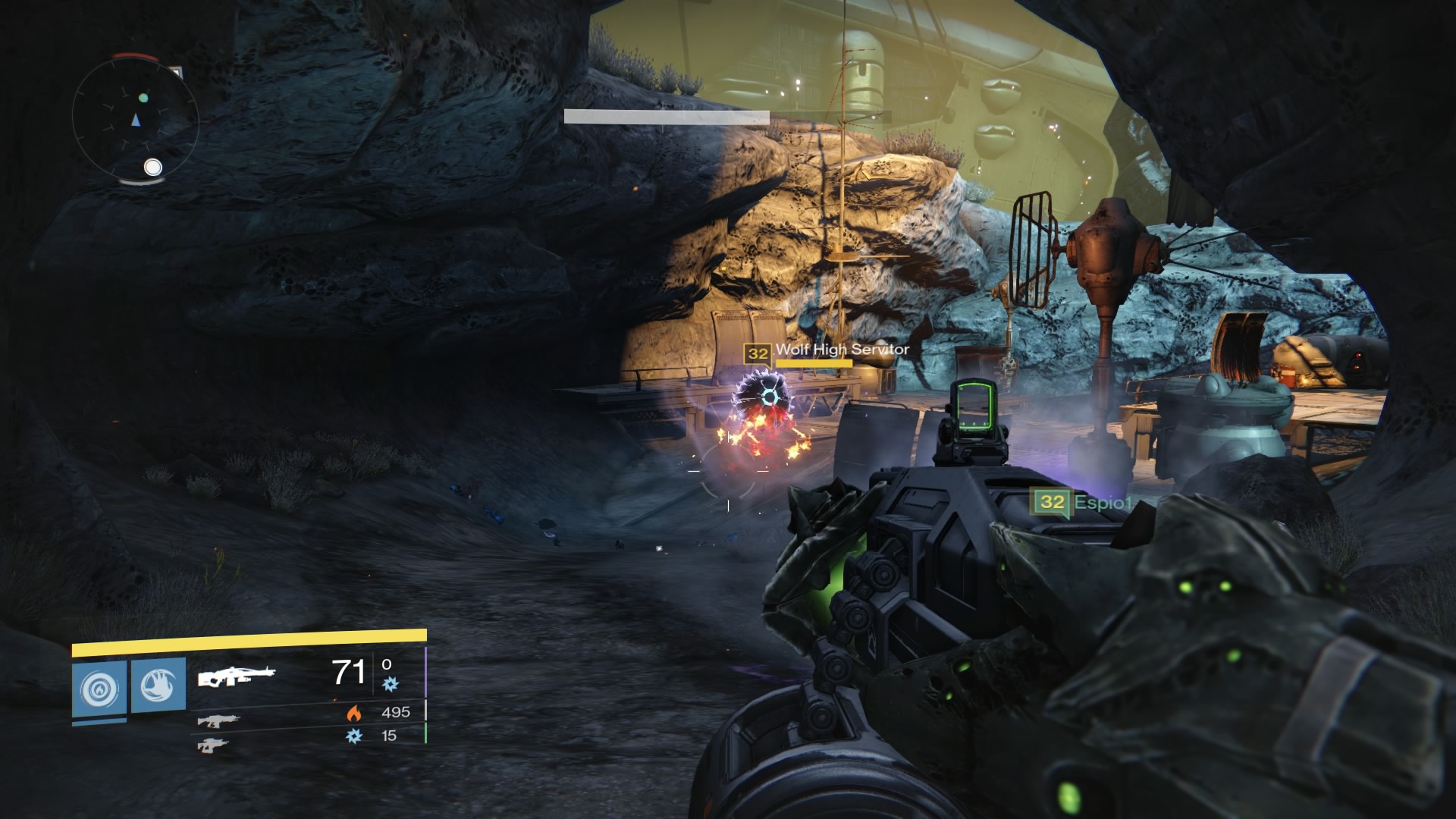Click the orange solar damage flame icon

tap(353, 712)
